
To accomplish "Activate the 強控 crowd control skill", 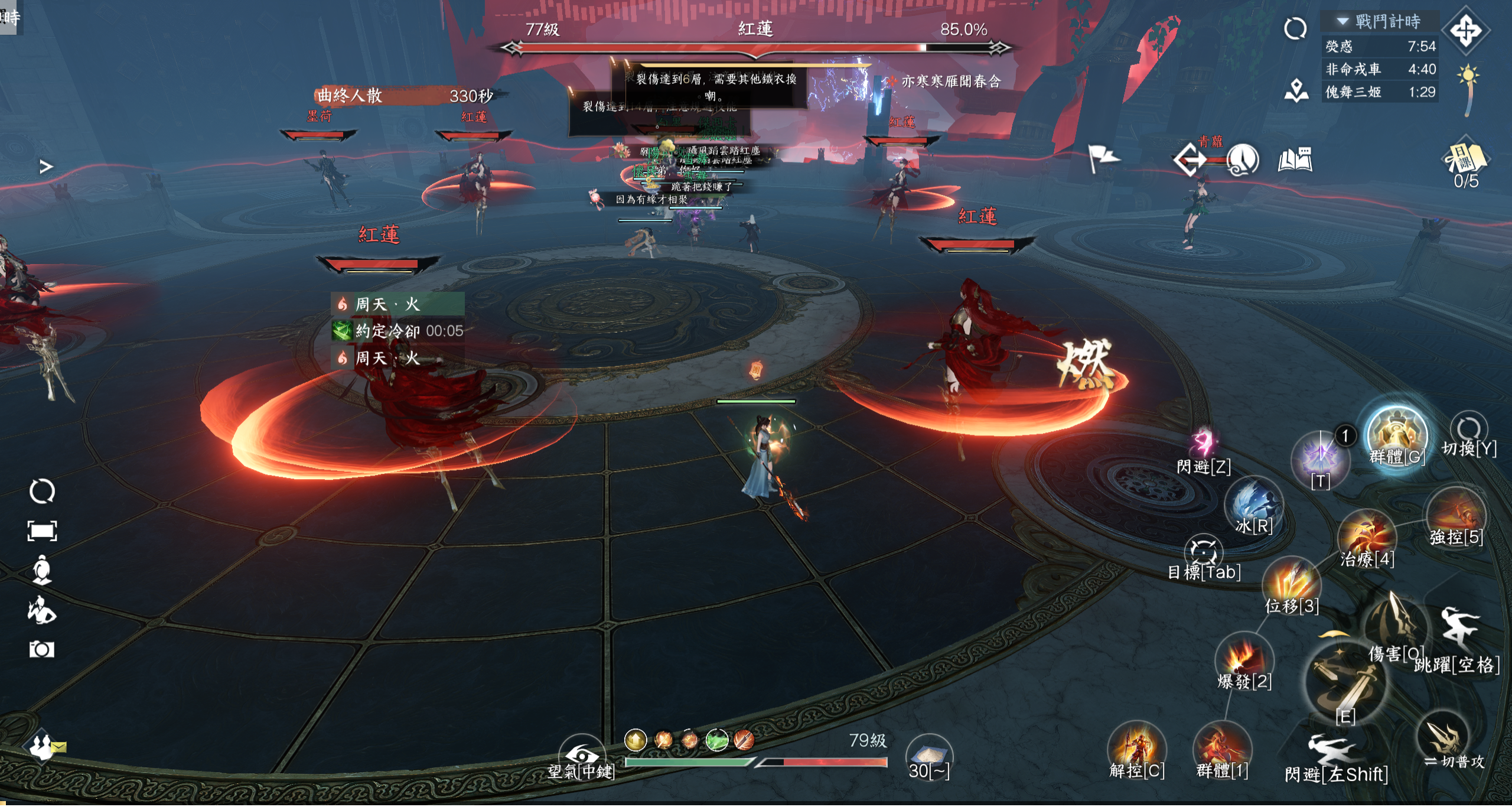I will [1455, 514].
